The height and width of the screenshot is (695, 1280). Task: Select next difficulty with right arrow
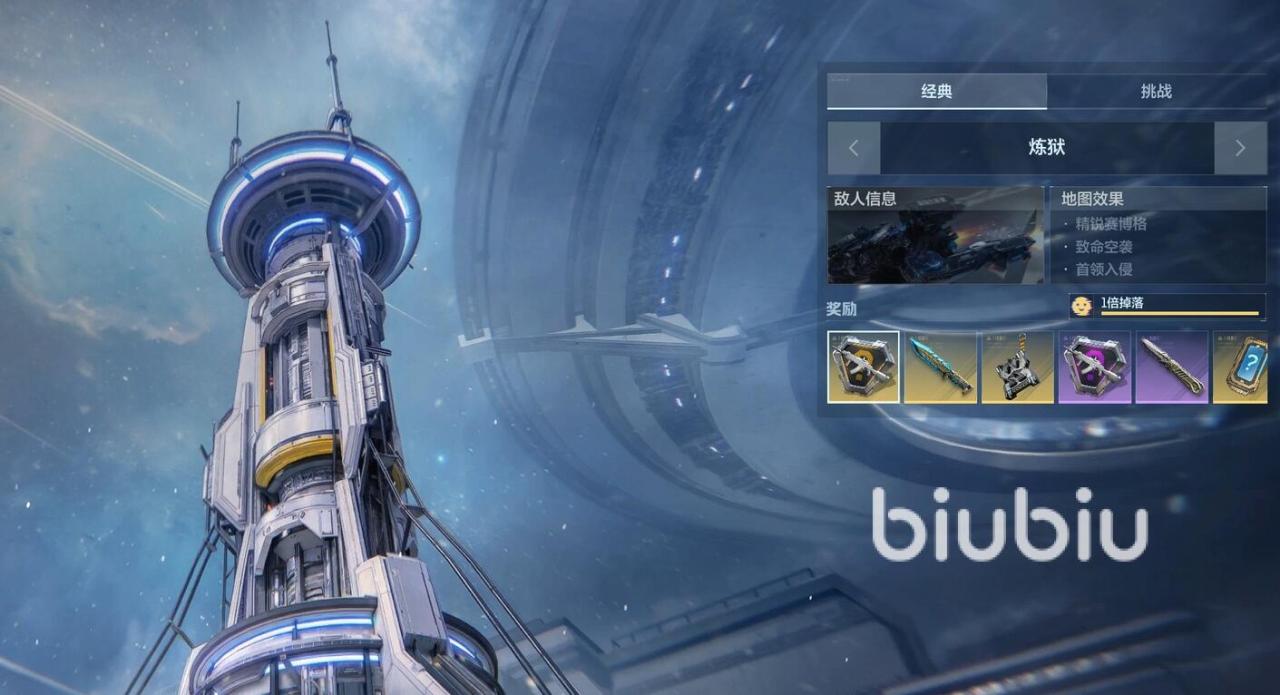[1240, 148]
